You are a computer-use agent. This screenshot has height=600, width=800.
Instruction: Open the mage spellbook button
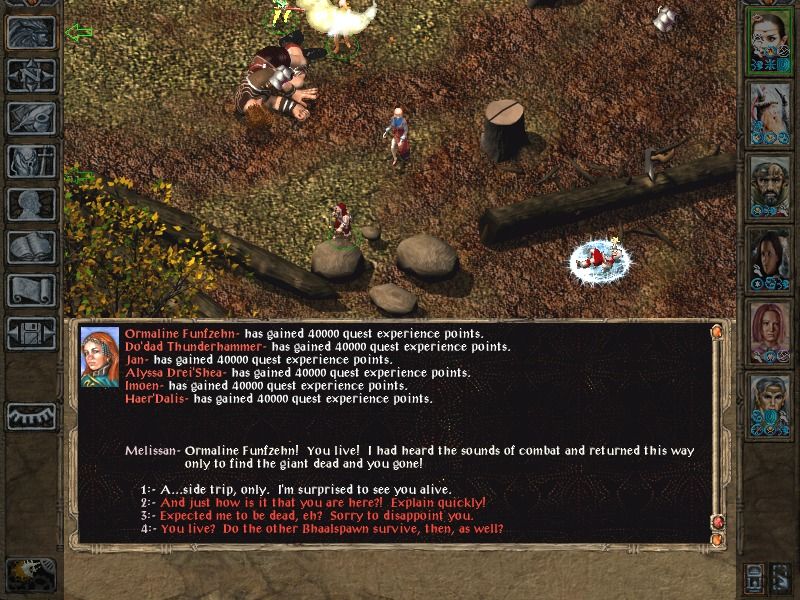point(31,247)
